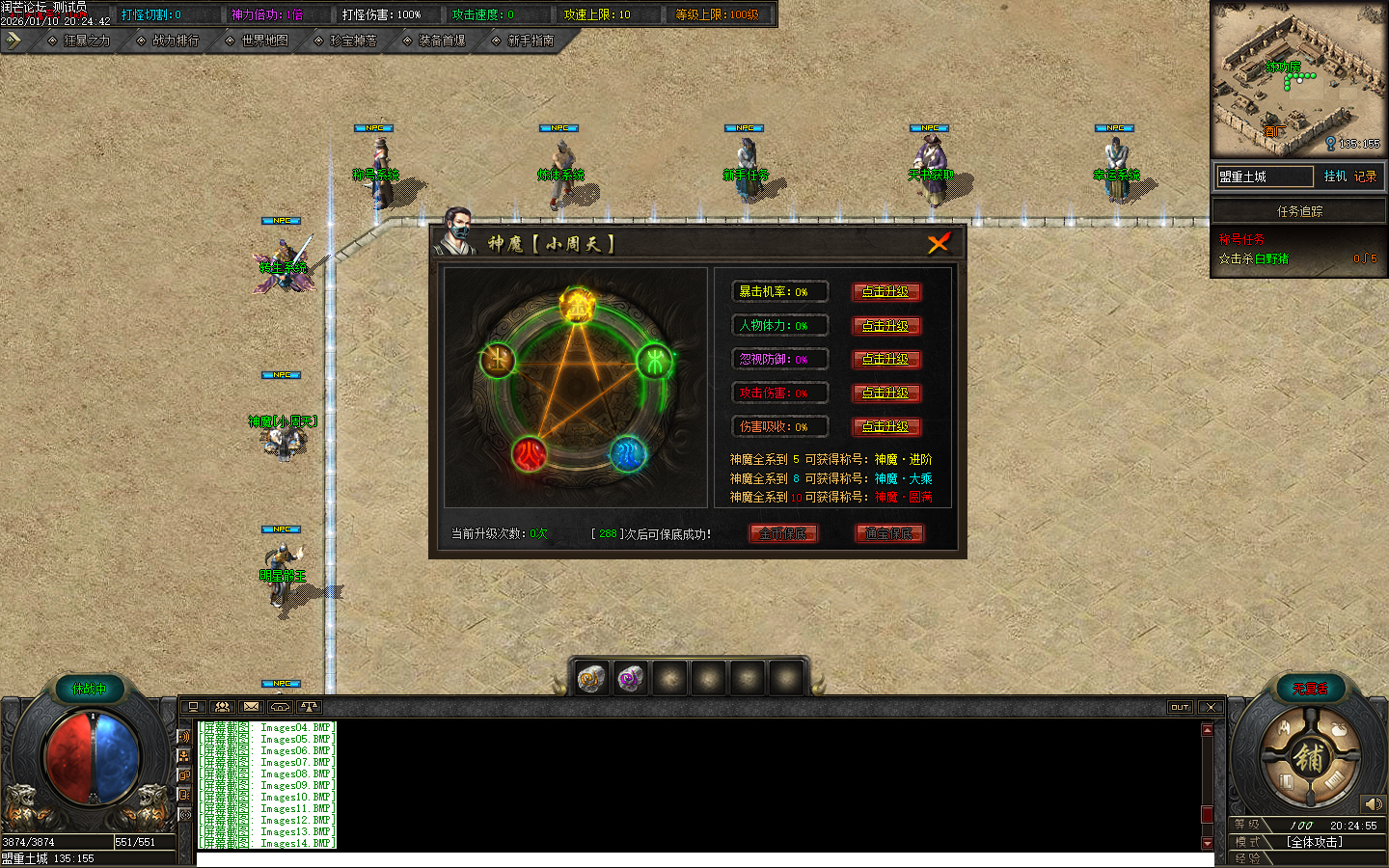The image size is (1389, 868).
Task: Open the mail envelope icon above chat
Action: (x=251, y=707)
